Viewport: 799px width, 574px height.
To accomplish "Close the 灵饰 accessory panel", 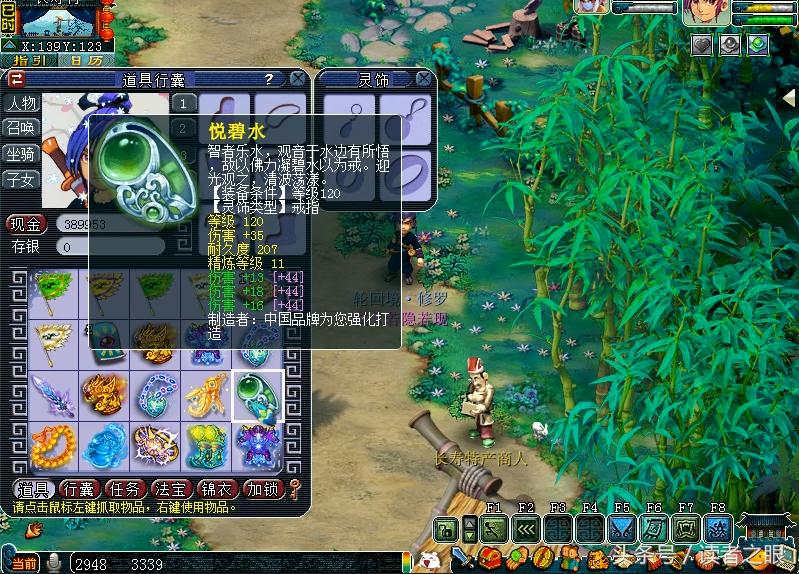I will (425, 79).
